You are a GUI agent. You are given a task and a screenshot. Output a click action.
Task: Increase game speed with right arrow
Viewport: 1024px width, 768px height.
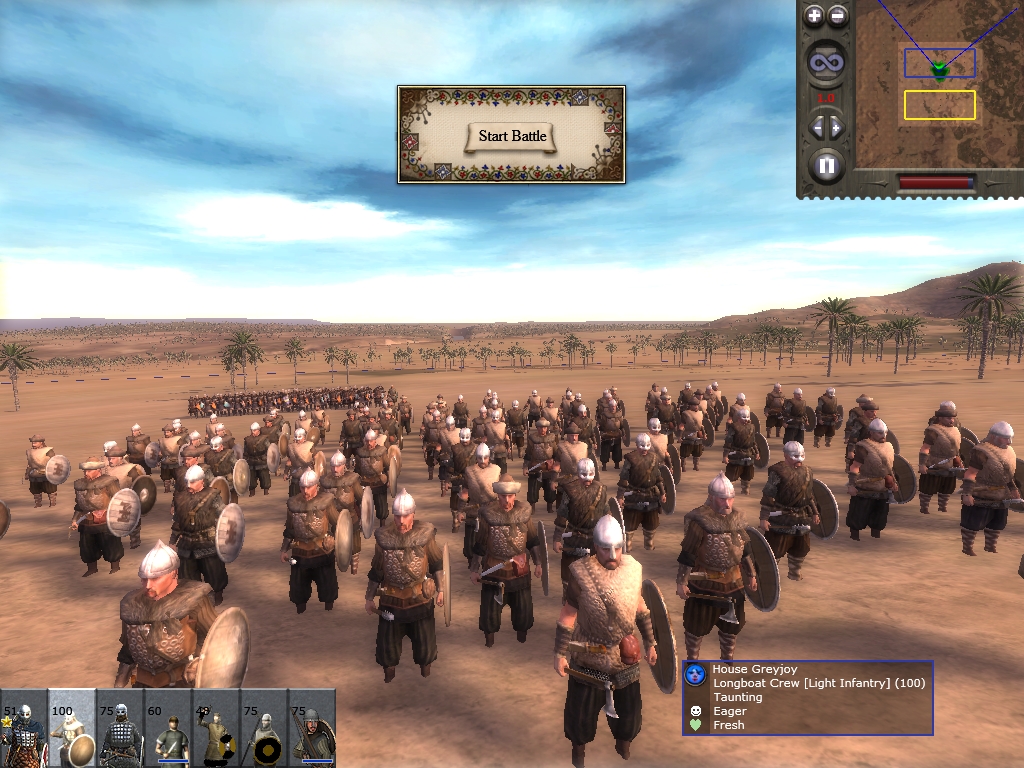837,127
